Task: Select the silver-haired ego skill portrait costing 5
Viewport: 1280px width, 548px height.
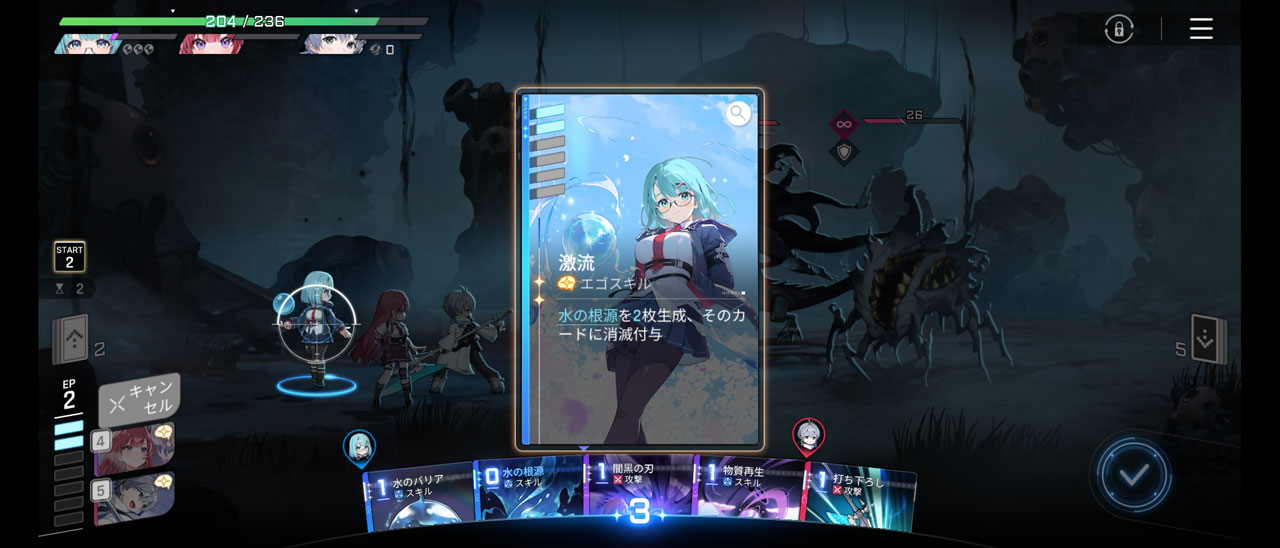Action: (136, 498)
